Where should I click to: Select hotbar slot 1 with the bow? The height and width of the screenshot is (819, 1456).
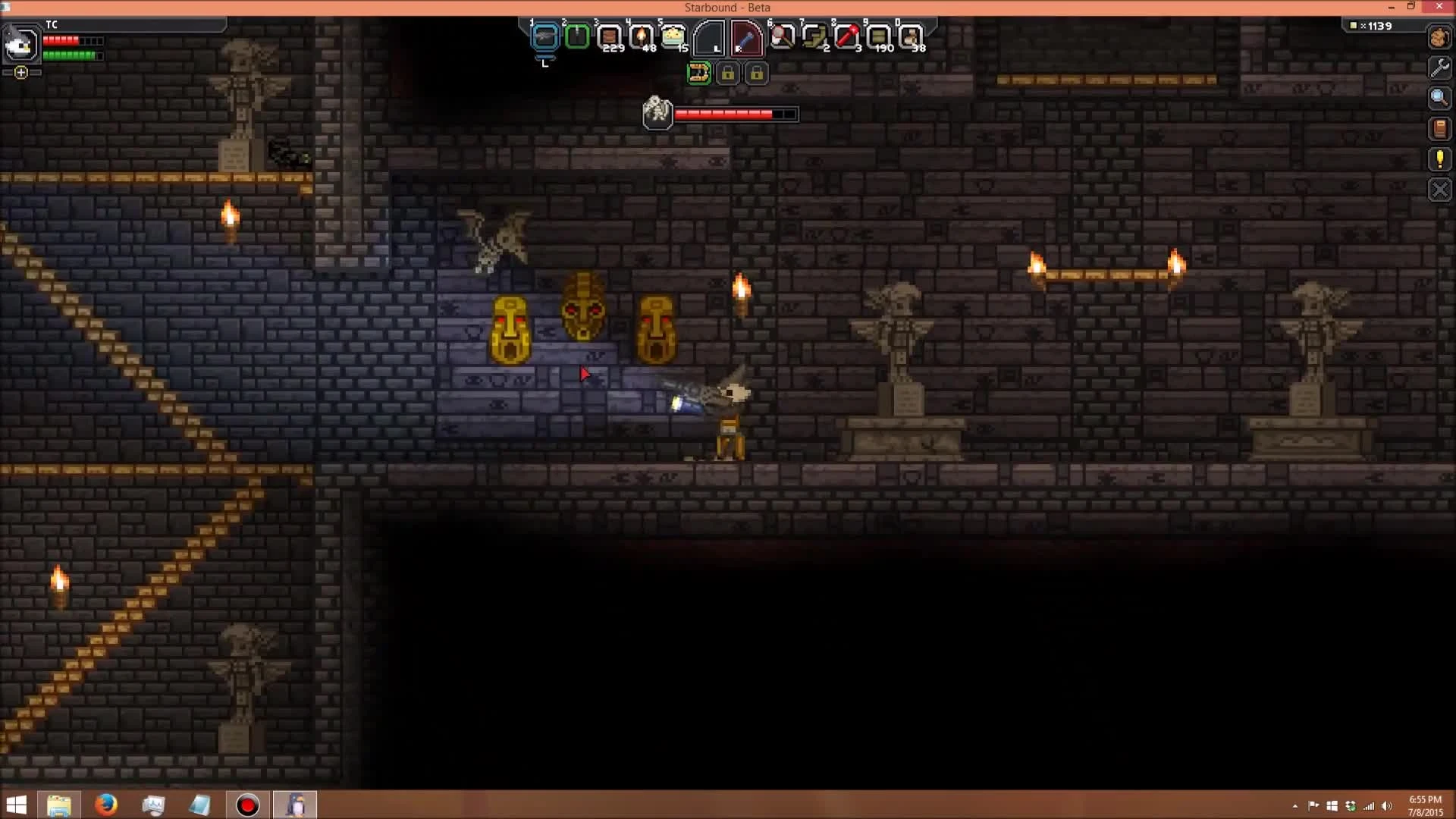545,35
